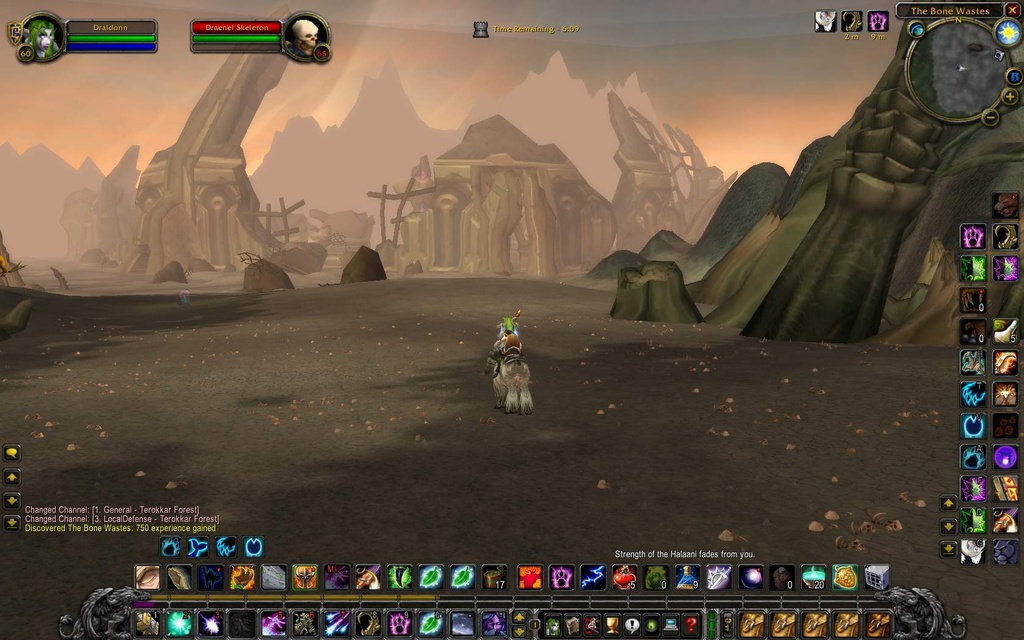Page the main action bar up

[x=519, y=617]
